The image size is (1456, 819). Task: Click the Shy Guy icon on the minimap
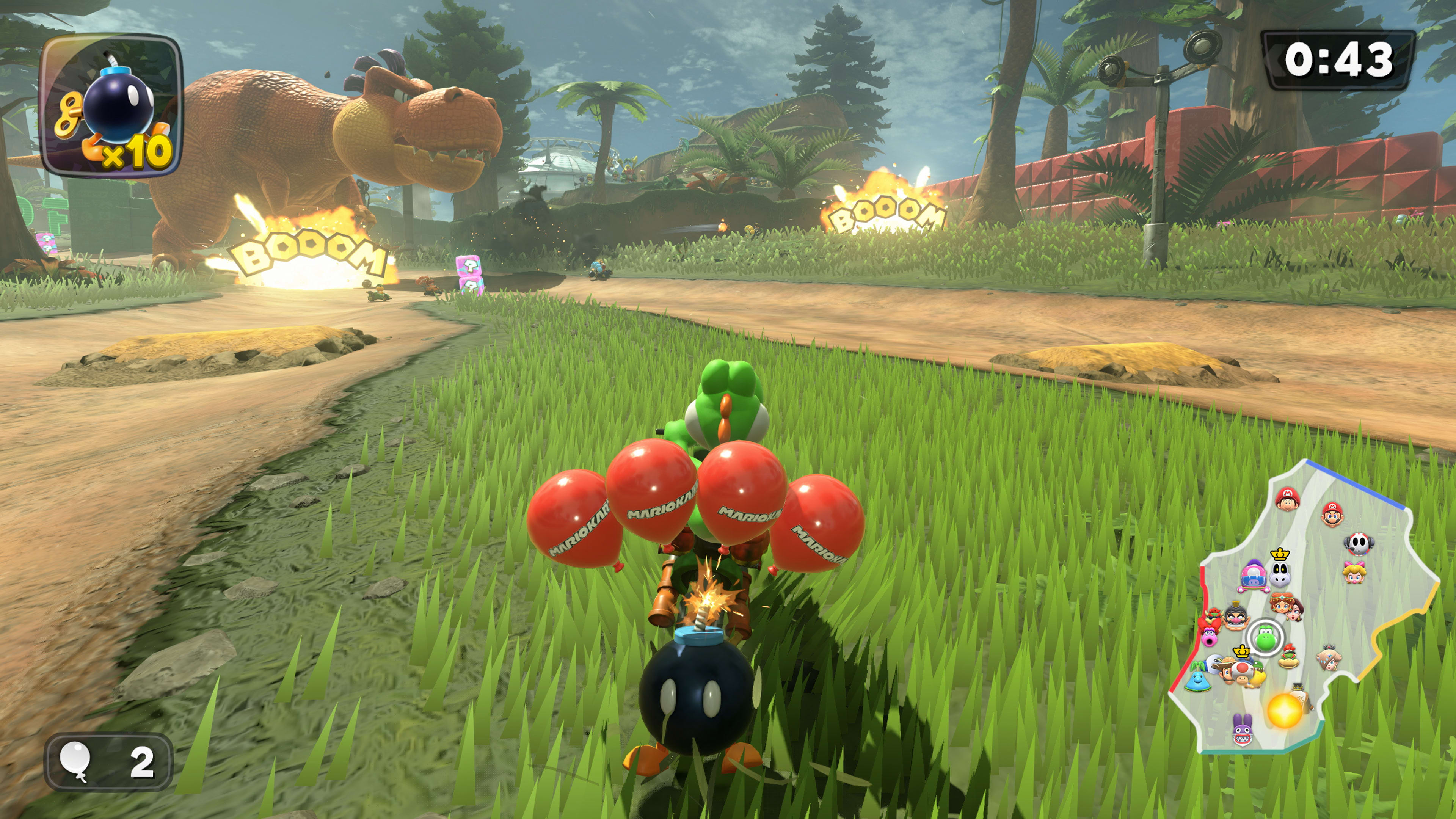1358,545
